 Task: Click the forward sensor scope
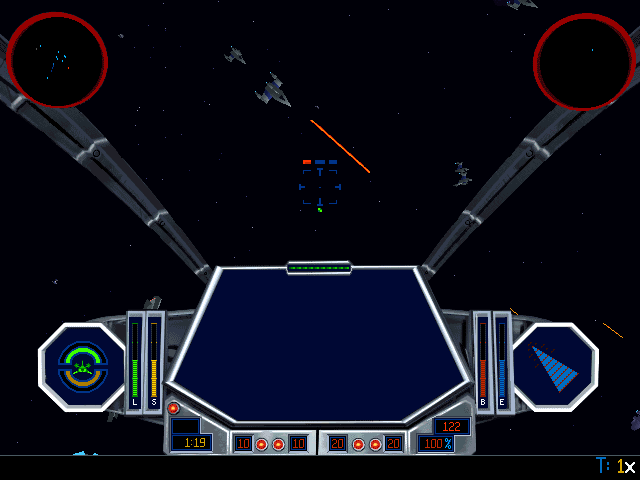[57, 60]
